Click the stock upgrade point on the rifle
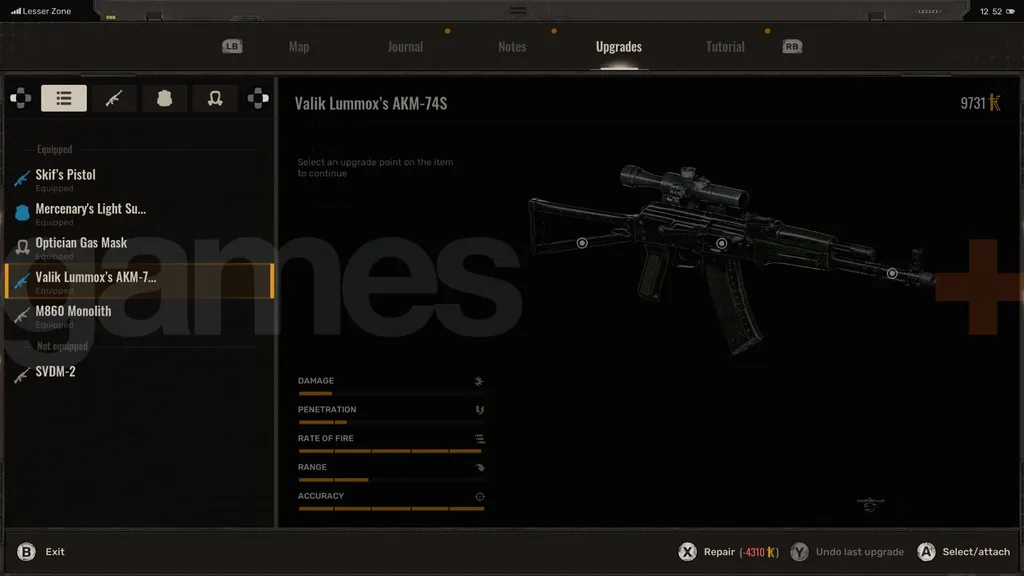The image size is (1024, 576). coord(582,243)
